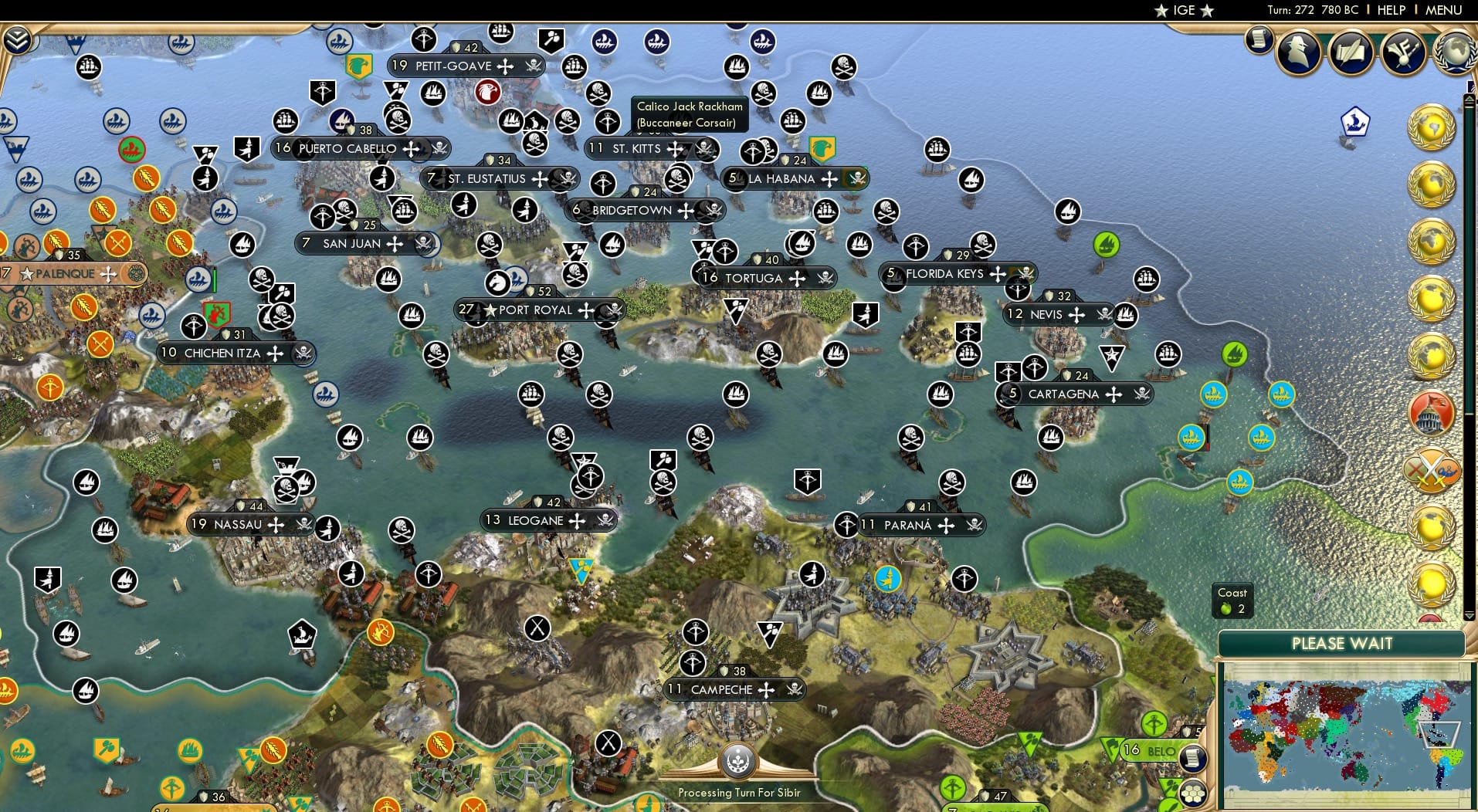The height and width of the screenshot is (812, 1478).
Task: Click the red Capitol city-state notification
Action: point(1433,414)
